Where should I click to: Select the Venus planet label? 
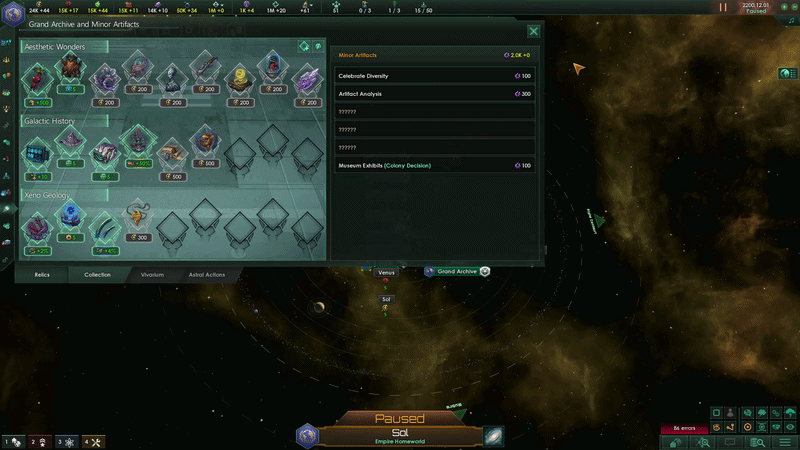coord(387,272)
